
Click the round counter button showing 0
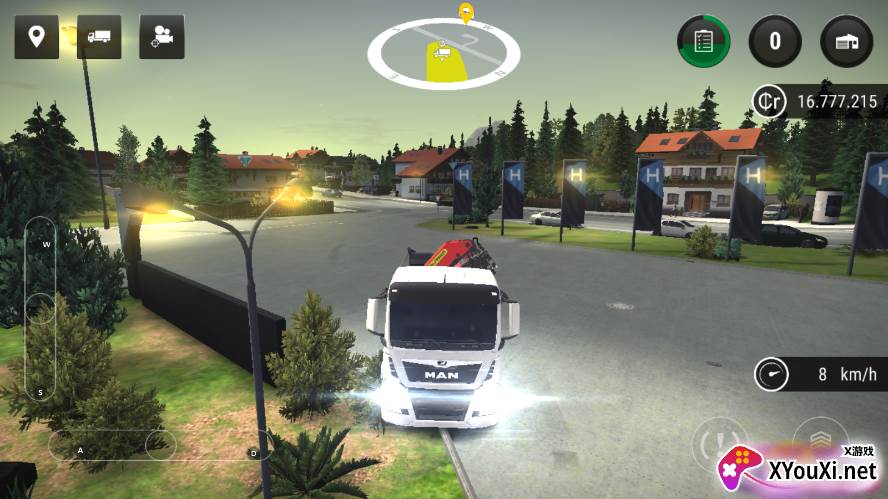click(774, 41)
